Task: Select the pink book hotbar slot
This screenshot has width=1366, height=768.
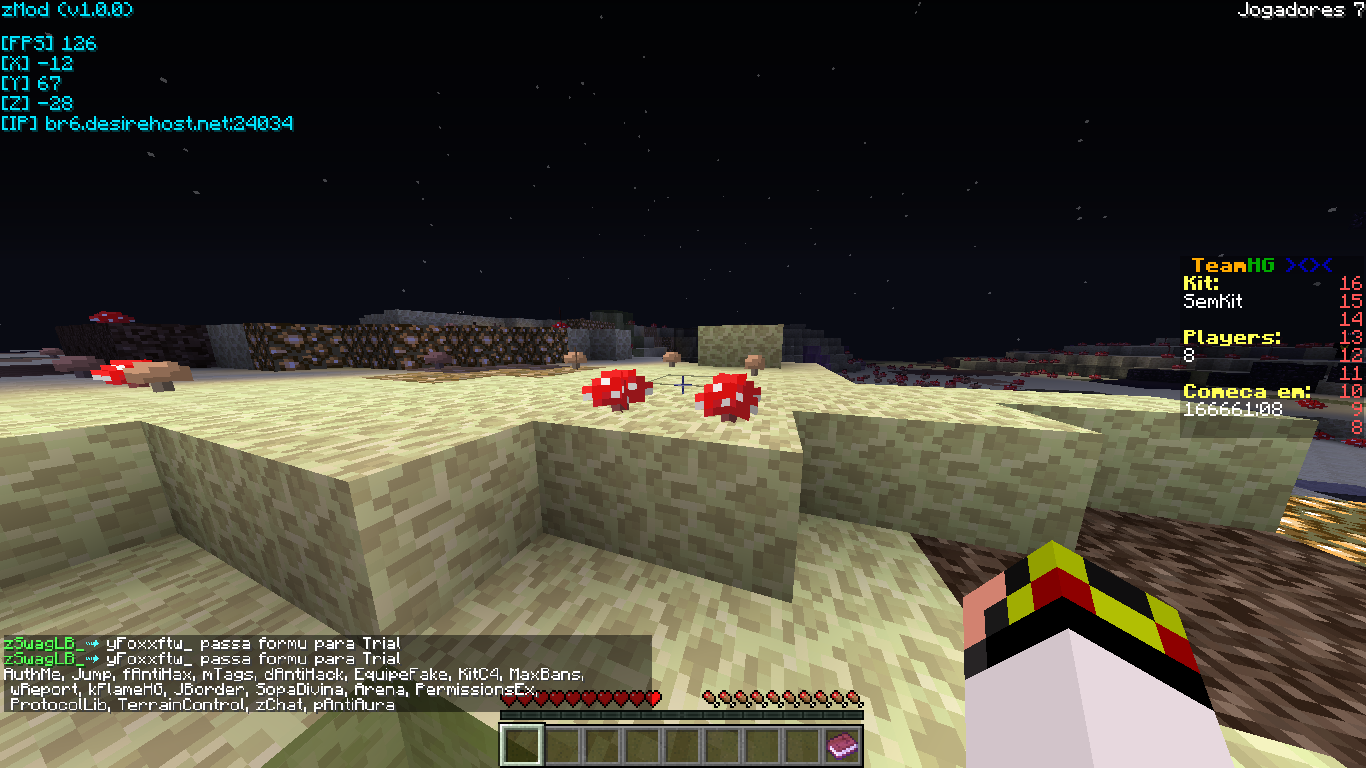Action: point(842,745)
